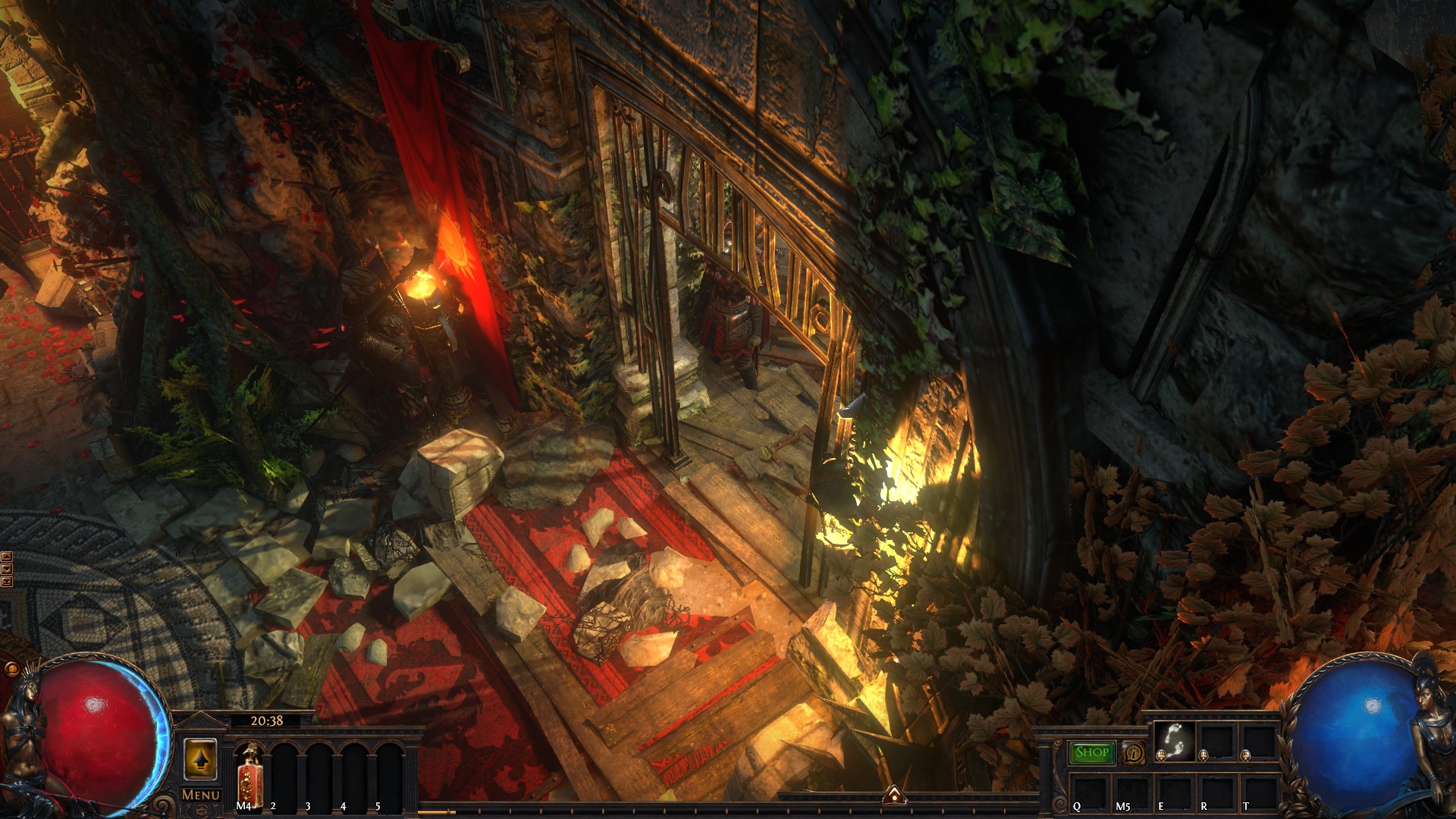Select the footprints Move skill slot
Screen dimensions: 1456x819
pos(1174,740)
